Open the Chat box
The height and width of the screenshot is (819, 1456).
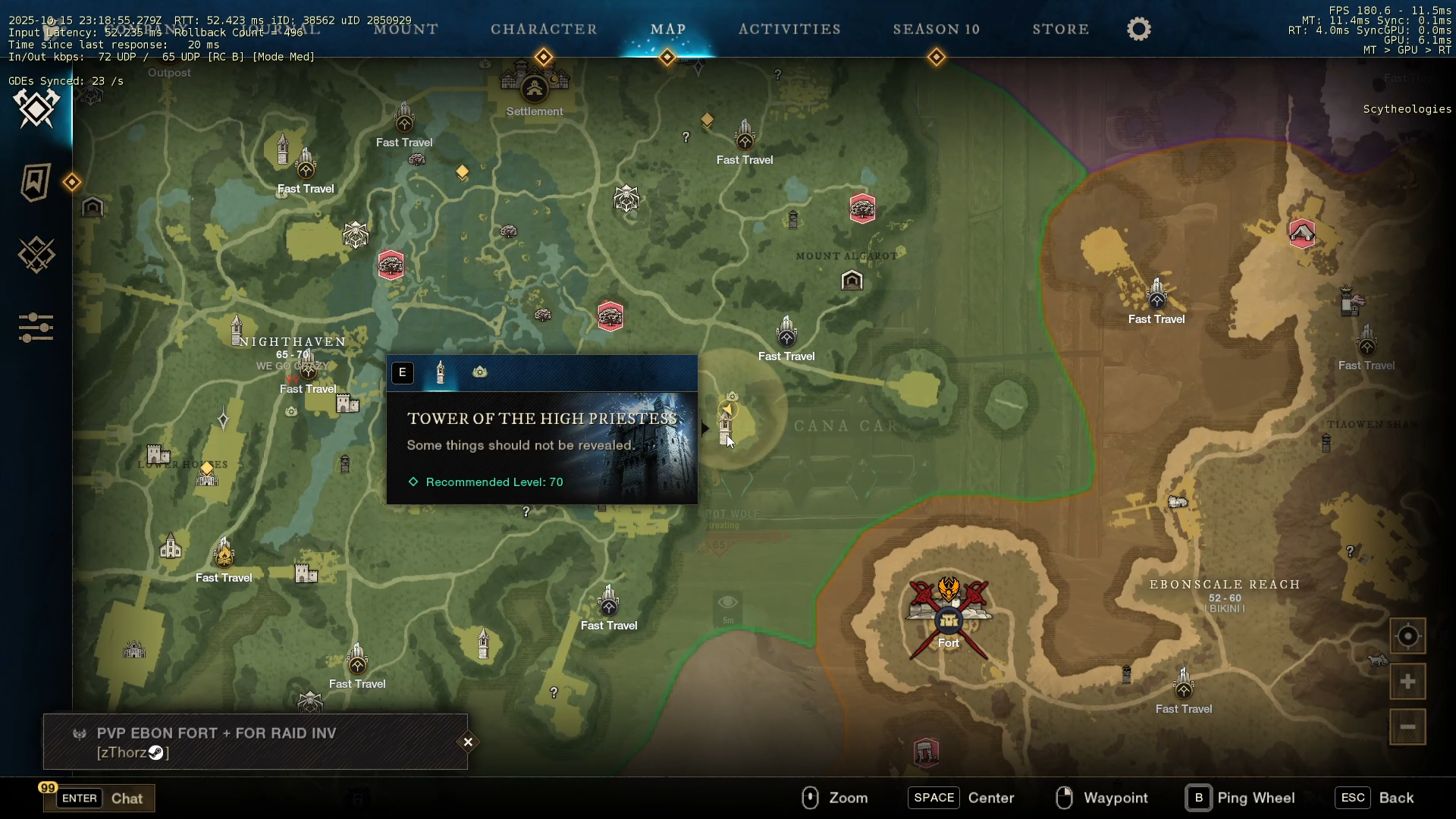[x=99, y=799]
